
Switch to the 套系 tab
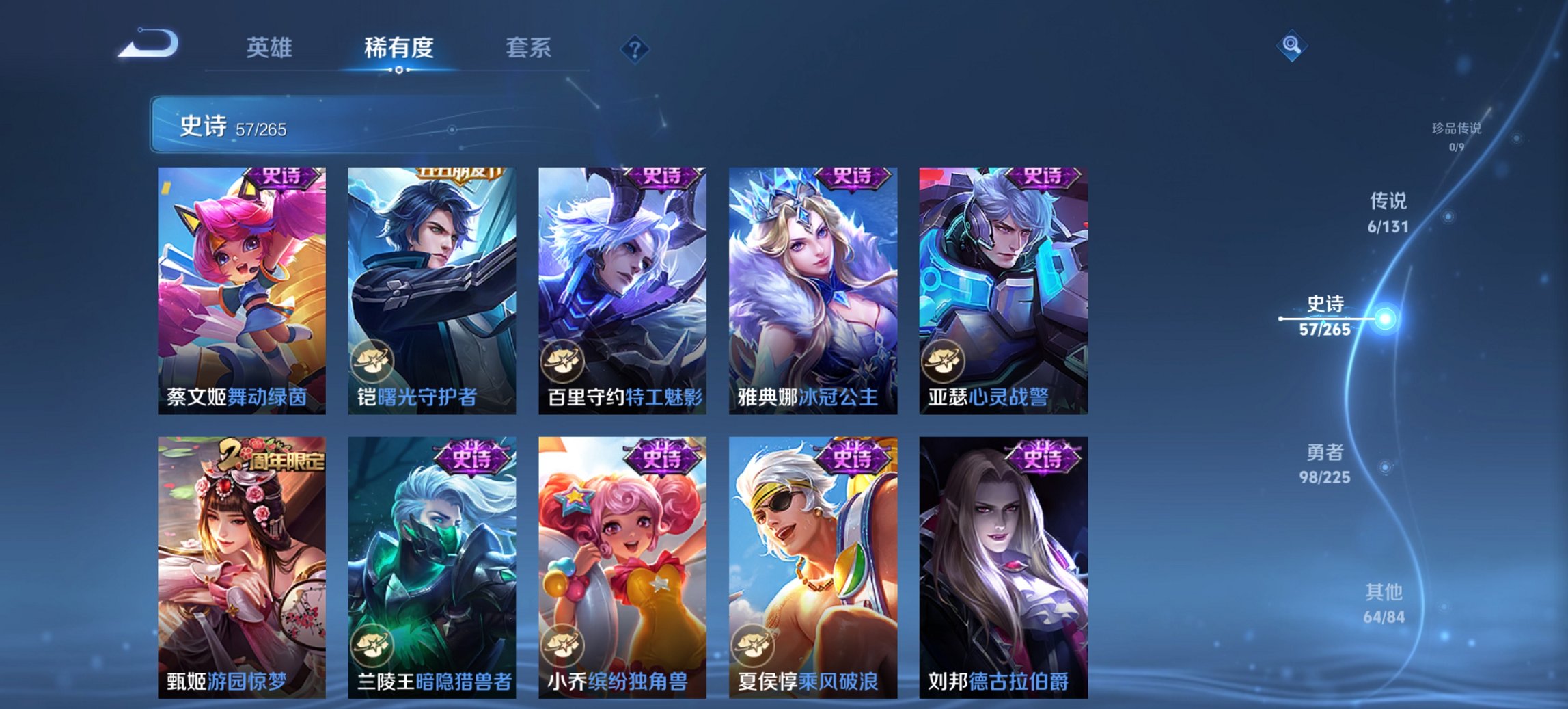point(529,48)
